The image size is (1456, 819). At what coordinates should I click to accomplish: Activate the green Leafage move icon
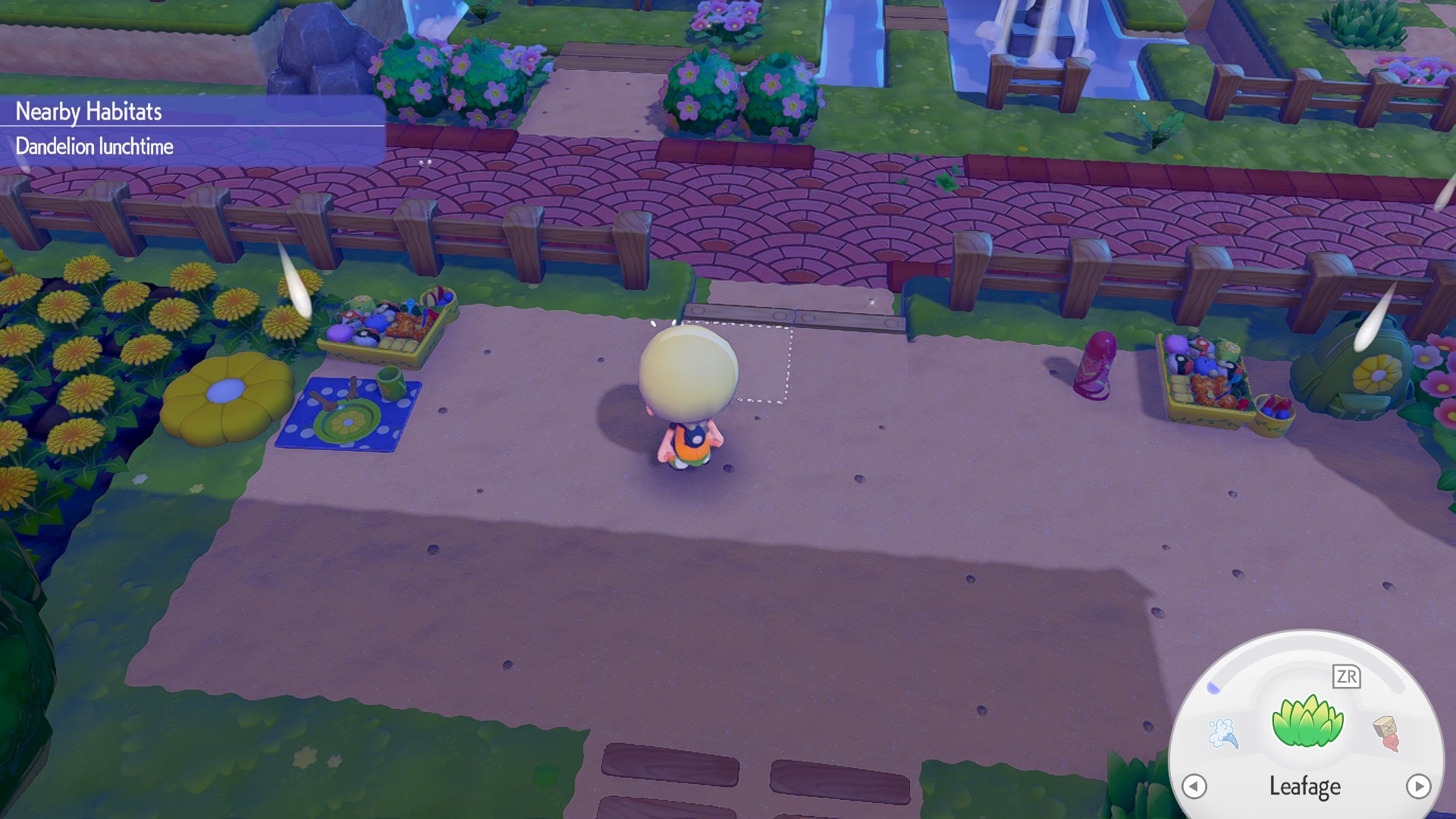pyautogui.click(x=1307, y=723)
